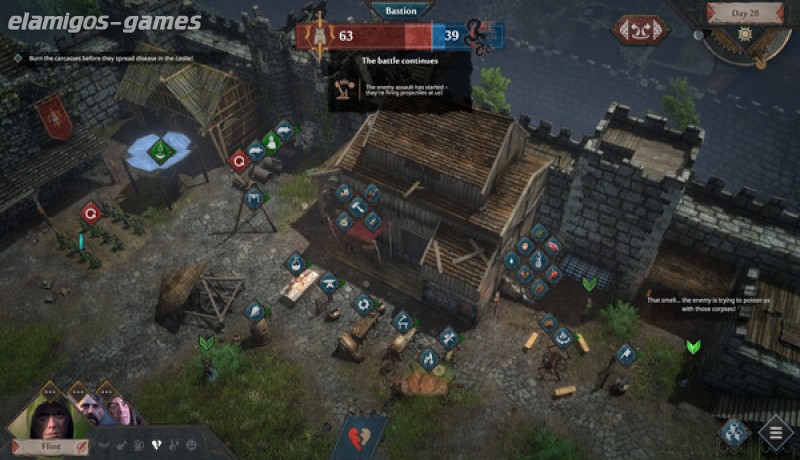Open the hamburger menu button
The height and width of the screenshot is (460, 800).
point(775,434)
